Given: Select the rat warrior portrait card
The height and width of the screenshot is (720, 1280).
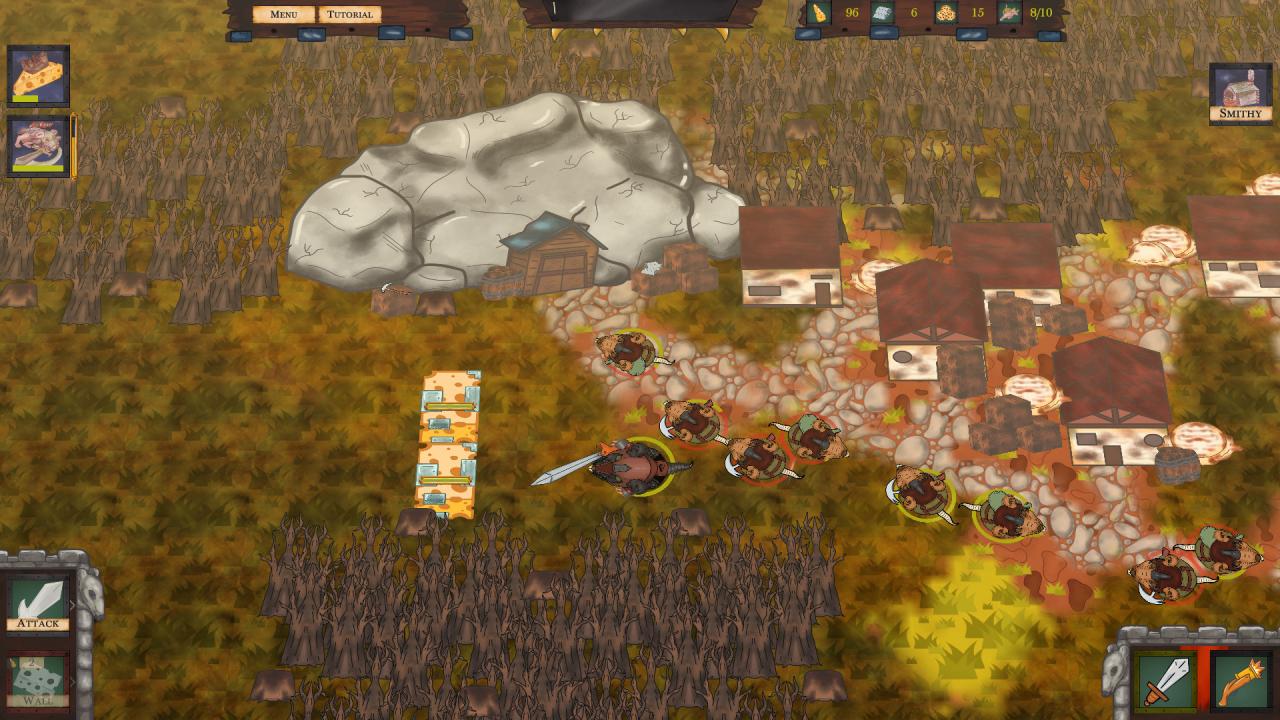Looking at the screenshot, I should pyautogui.click(x=39, y=146).
